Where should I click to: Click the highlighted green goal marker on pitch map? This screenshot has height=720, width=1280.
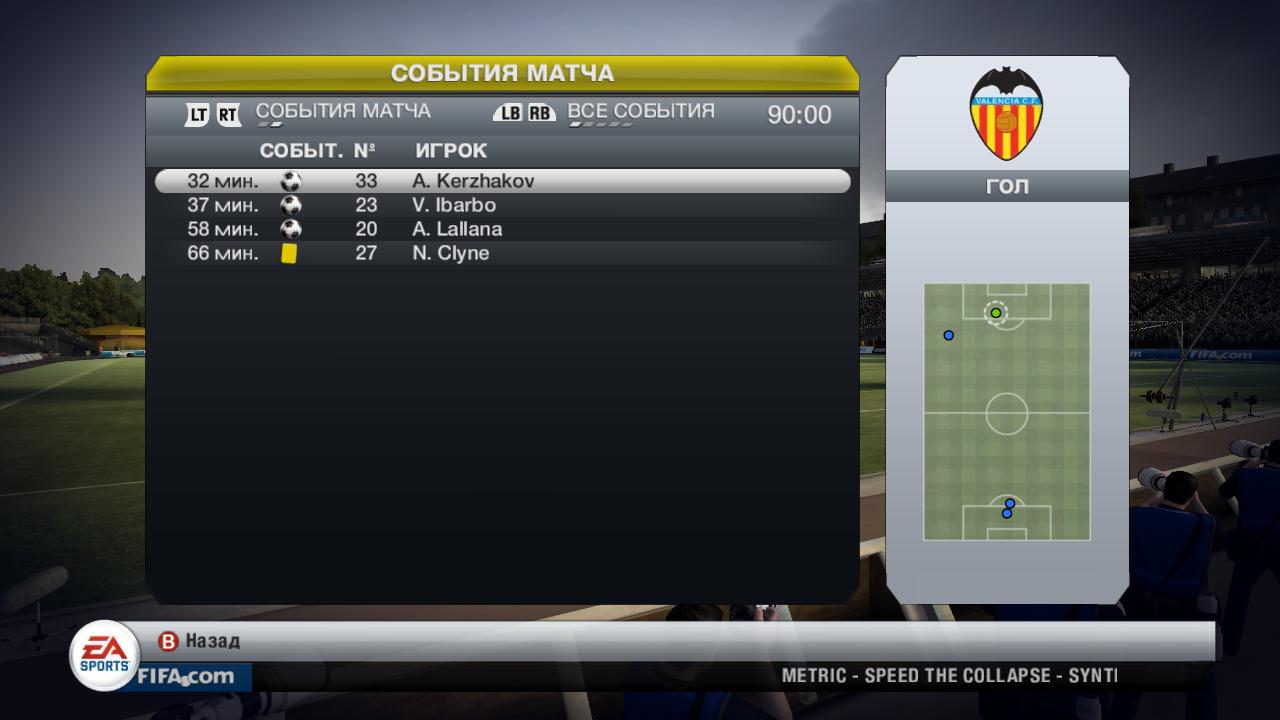[996, 313]
